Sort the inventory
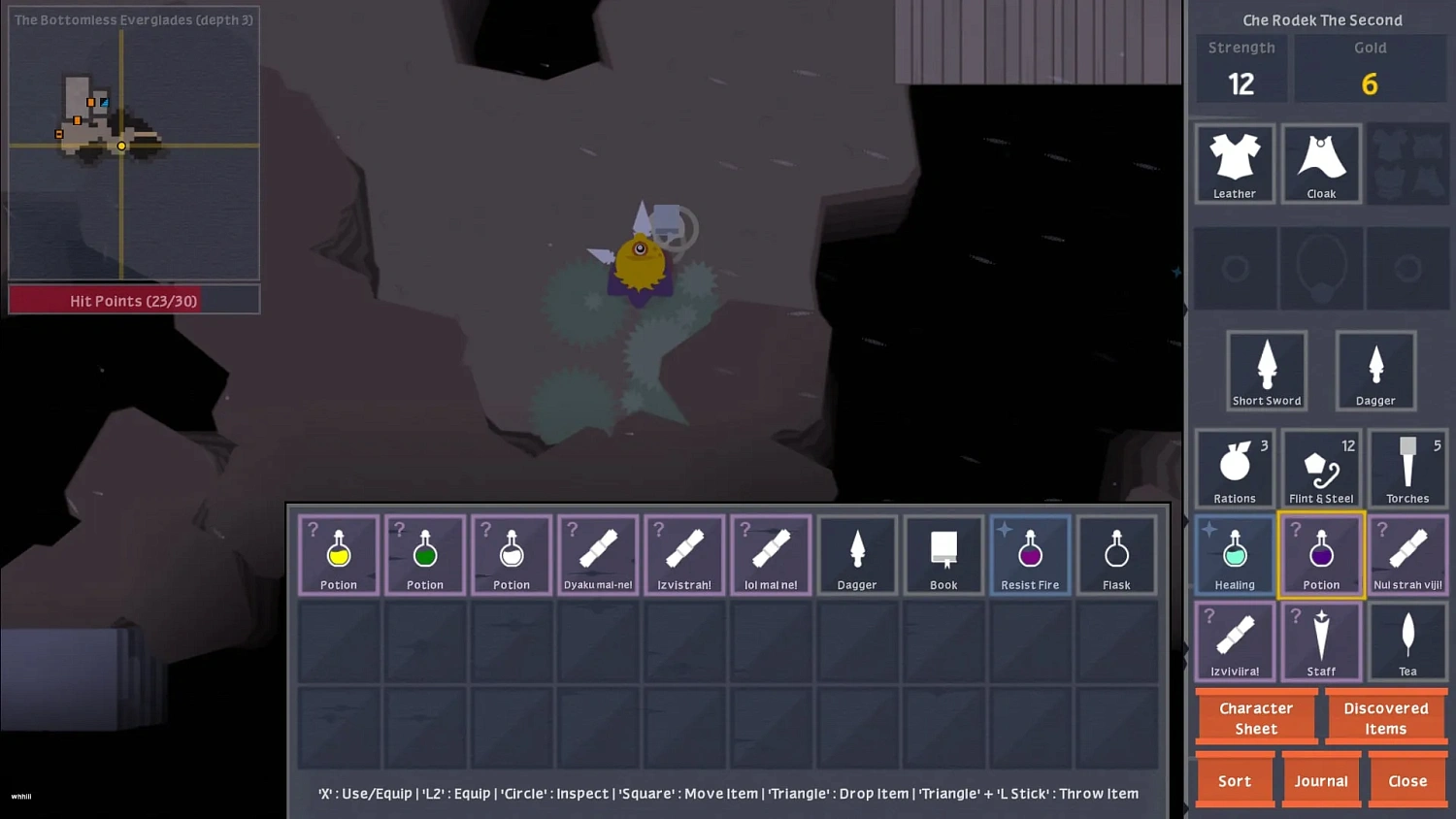 coord(1235,780)
